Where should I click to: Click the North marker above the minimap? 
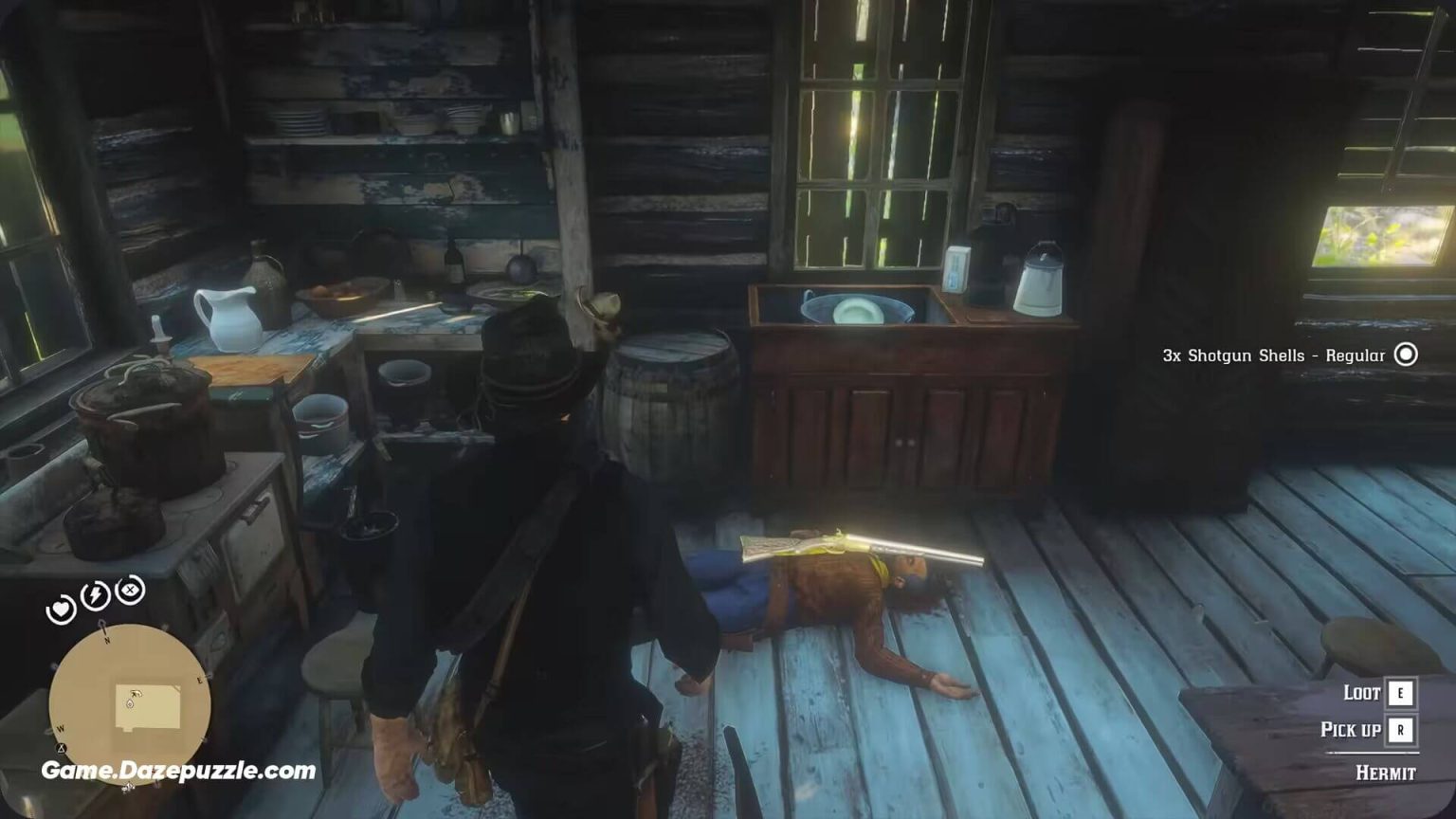pyautogui.click(x=106, y=640)
